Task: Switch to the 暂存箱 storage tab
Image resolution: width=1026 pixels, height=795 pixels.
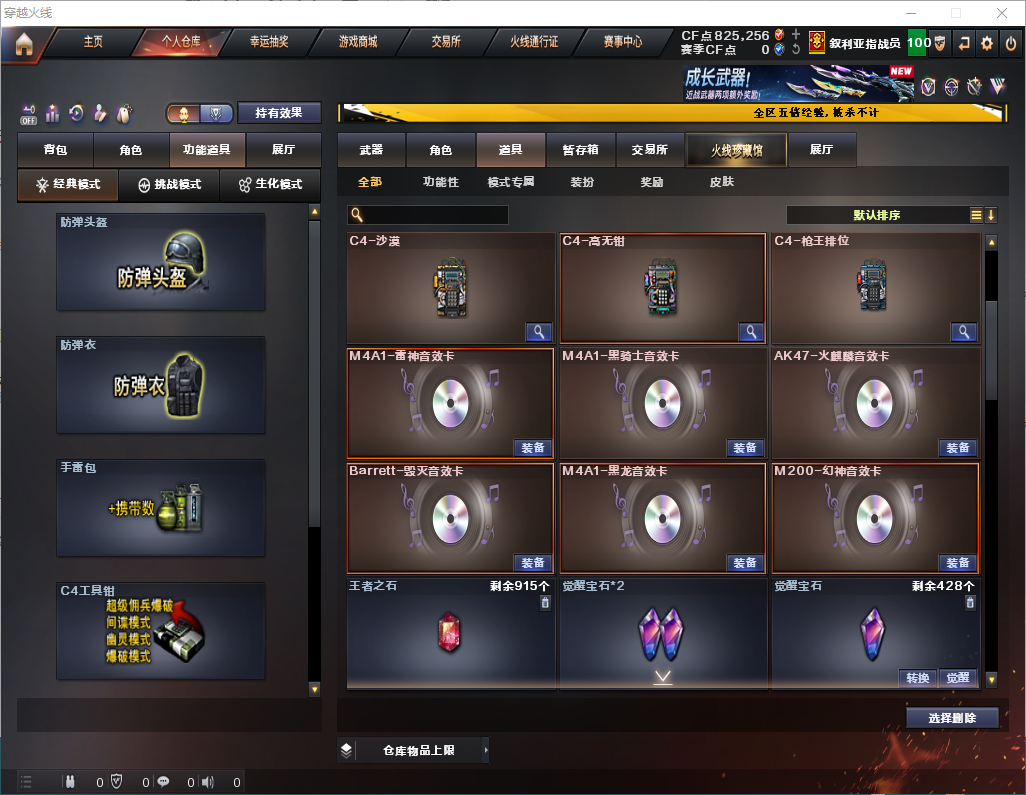Action: click(581, 150)
